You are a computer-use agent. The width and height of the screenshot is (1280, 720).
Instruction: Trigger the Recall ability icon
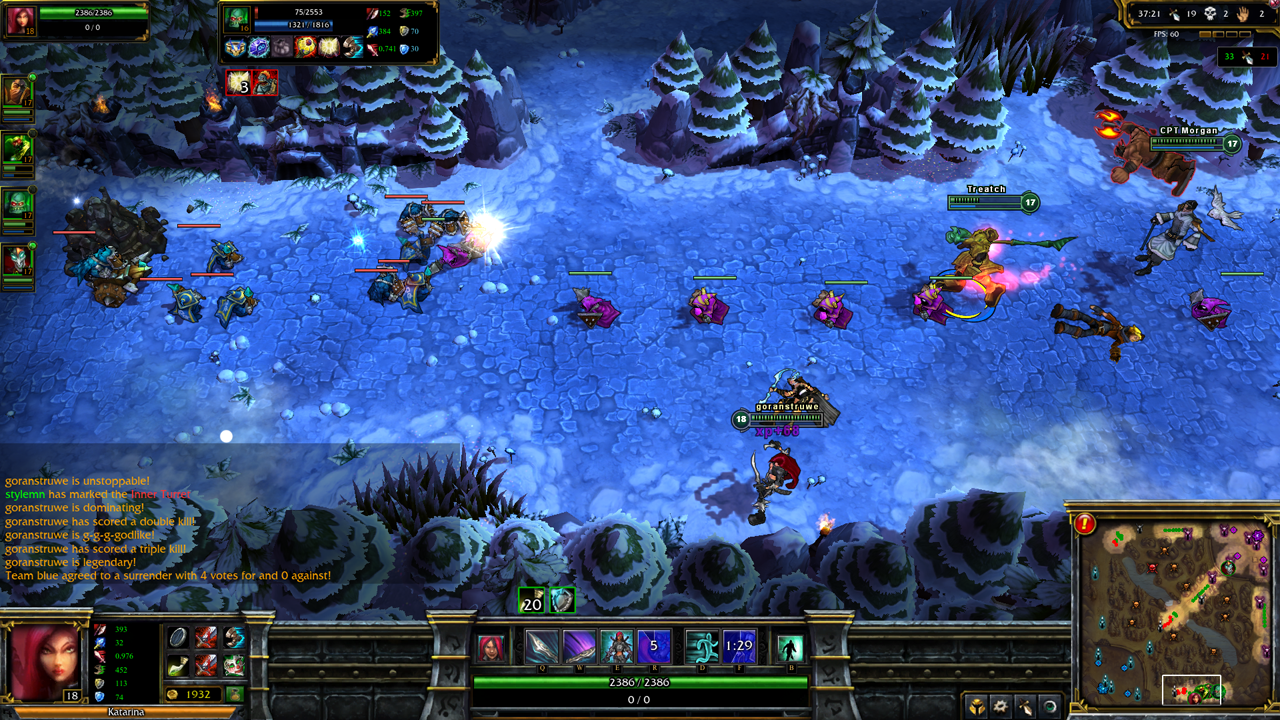click(x=791, y=648)
